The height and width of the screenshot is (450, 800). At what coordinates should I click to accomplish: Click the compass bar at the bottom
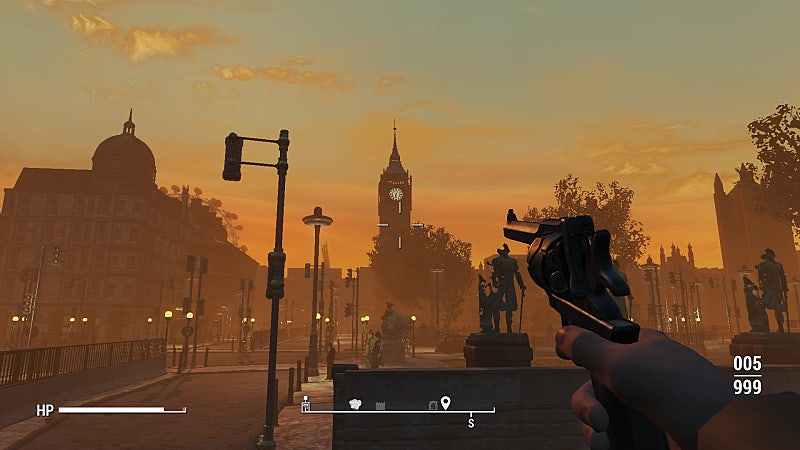[x=398, y=410]
